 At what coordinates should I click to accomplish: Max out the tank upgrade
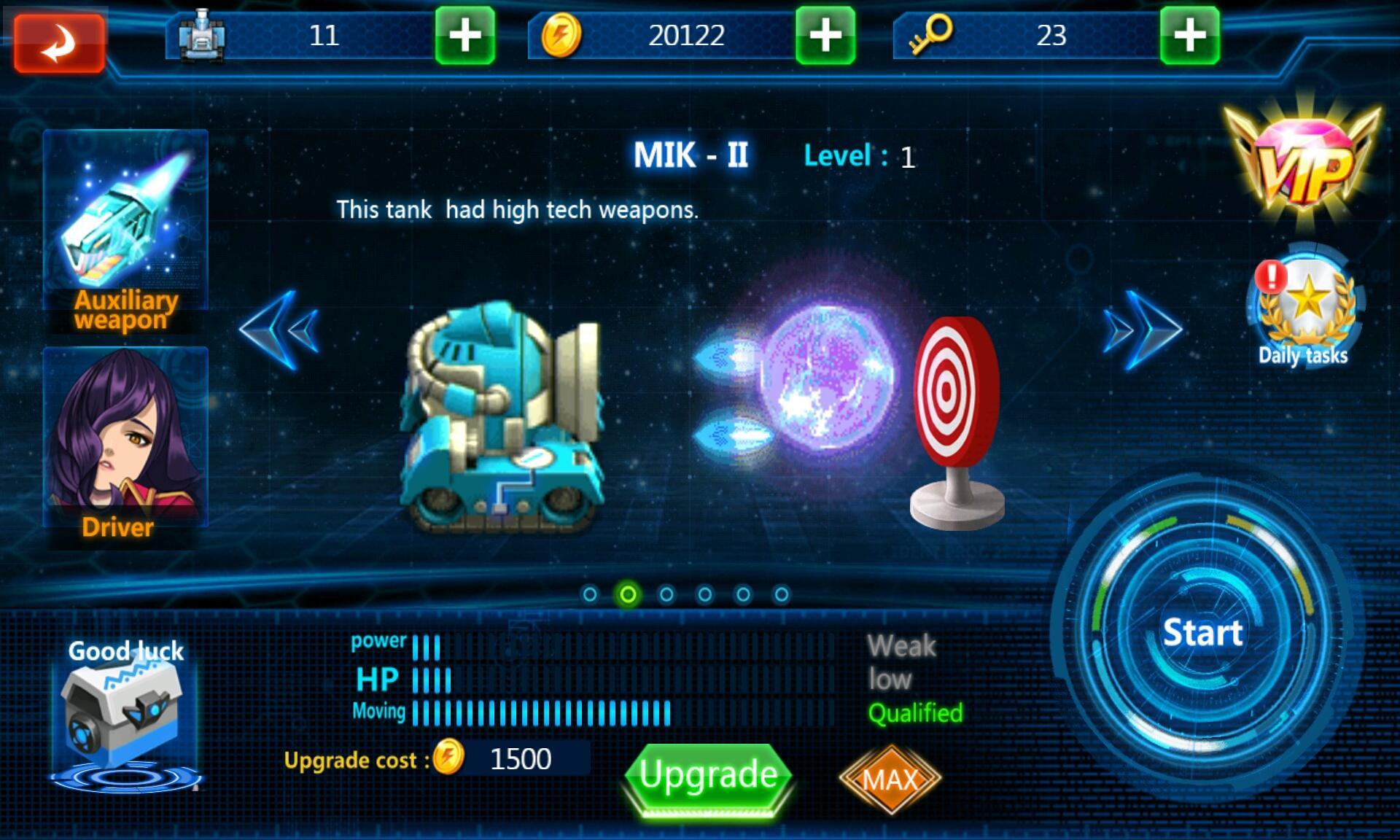click(x=890, y=779)
